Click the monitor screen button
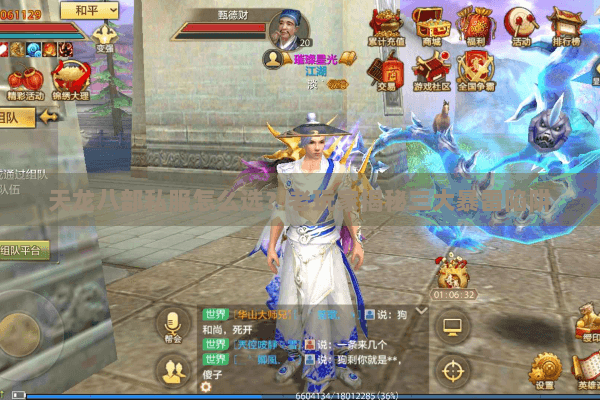 click(453, 326)
